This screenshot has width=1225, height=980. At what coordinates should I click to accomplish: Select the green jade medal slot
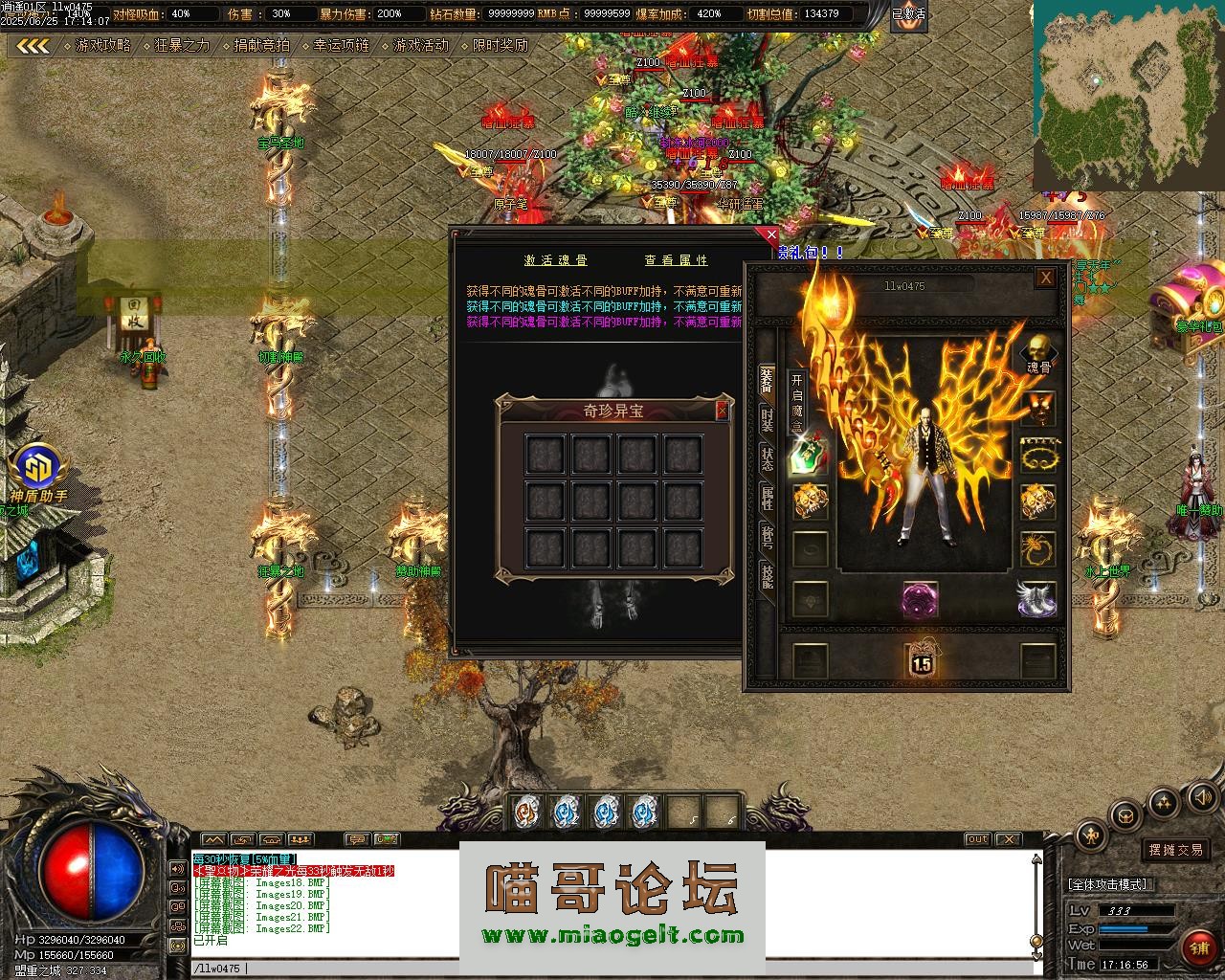pyautogui.click(x=810, y=455)
